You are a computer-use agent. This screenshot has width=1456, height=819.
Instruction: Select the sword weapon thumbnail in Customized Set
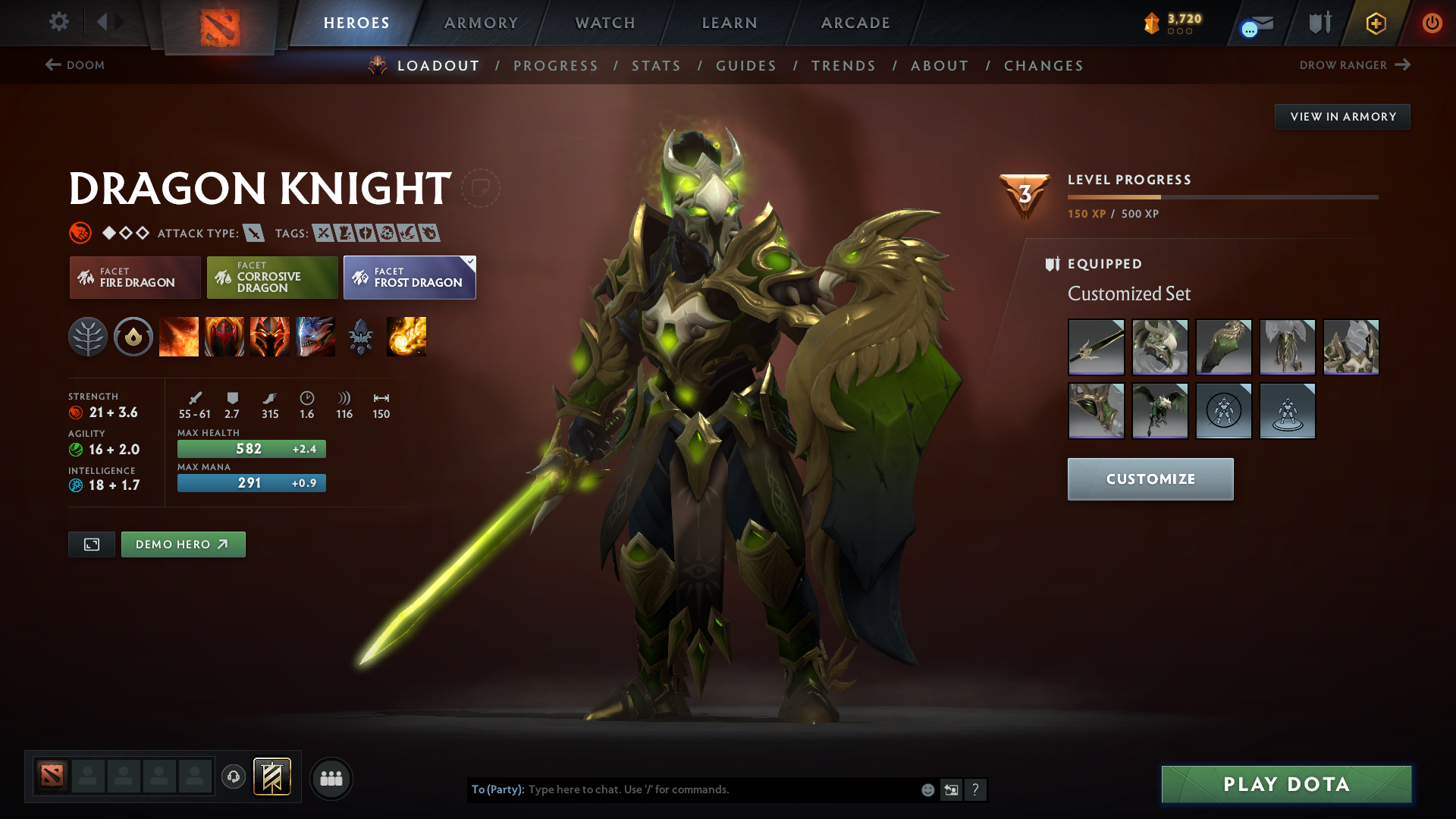click(x=1096, y=347)
